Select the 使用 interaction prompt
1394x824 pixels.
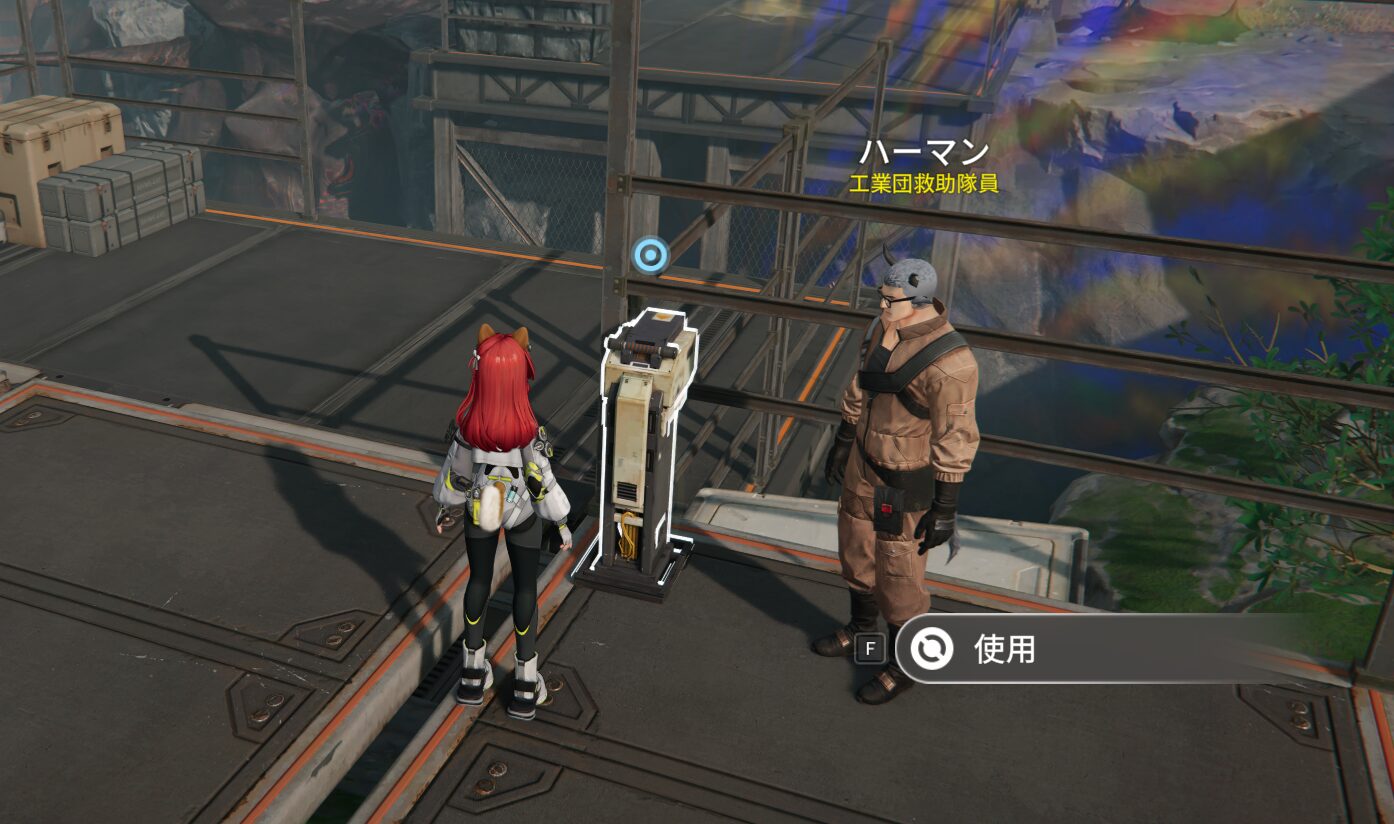pos(1003,649)
